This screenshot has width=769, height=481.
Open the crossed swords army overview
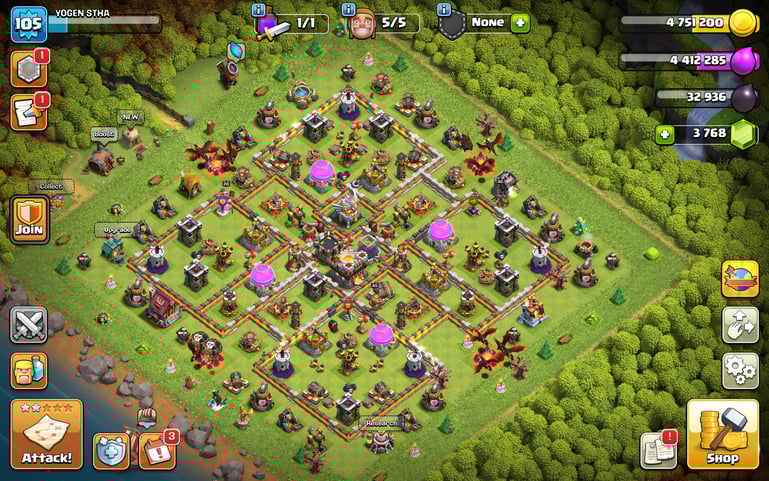(28, 325)
